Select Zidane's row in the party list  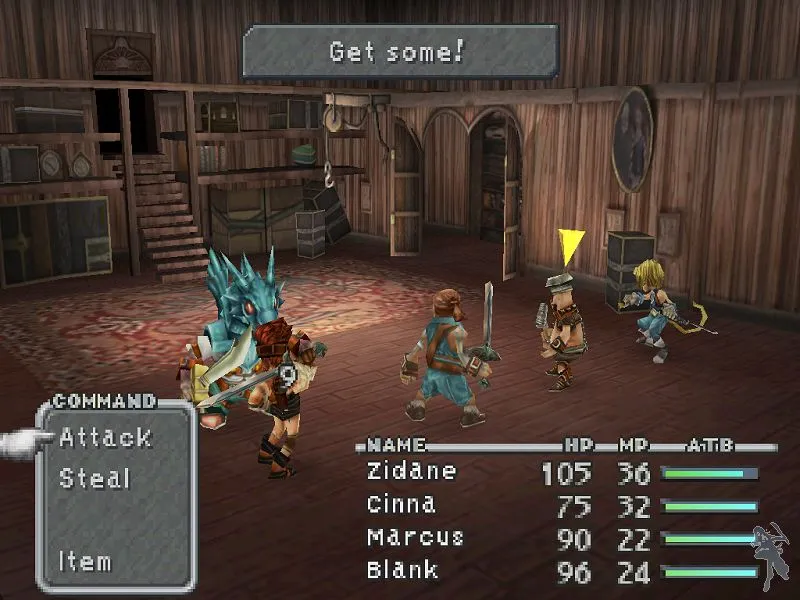[x=412, y=471]
